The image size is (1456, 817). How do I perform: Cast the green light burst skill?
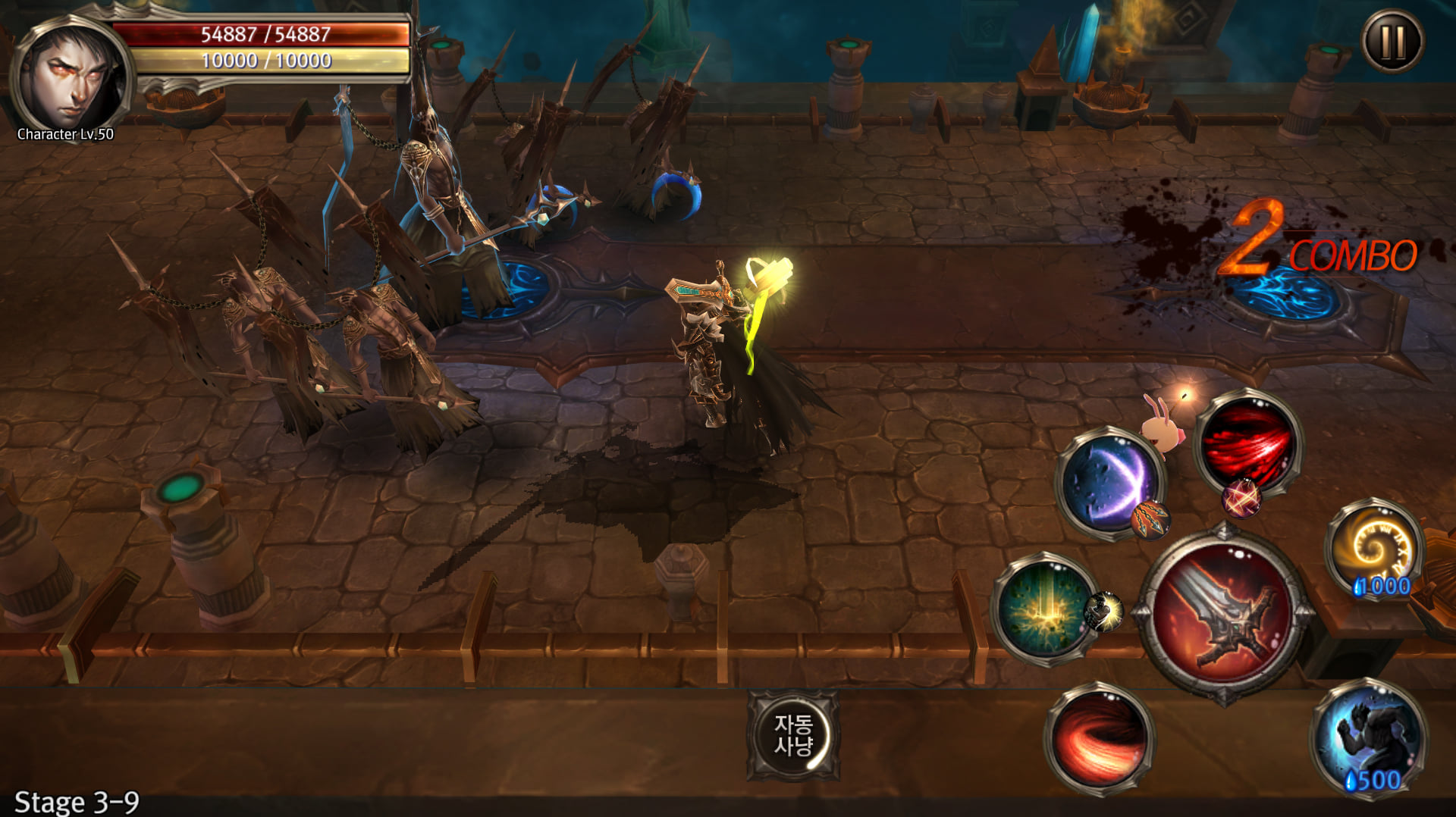(1046, 609)
